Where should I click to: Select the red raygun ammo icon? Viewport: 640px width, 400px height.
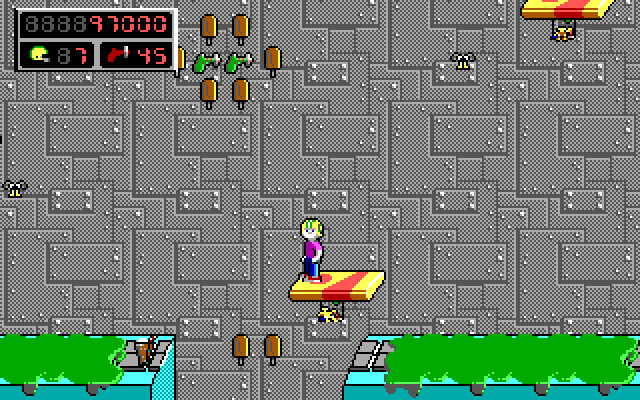tap(119, 54)
